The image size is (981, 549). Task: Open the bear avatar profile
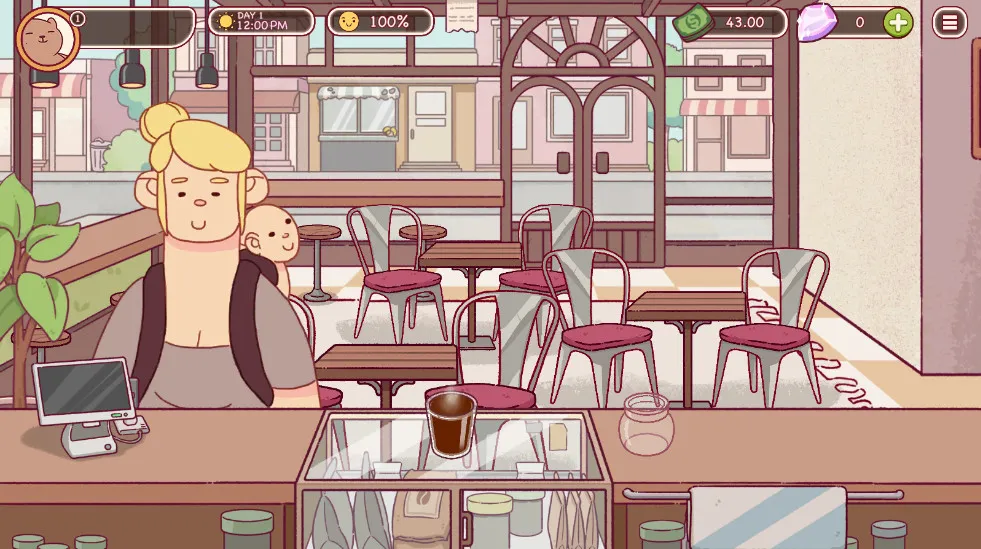click(x=47, y=39)
